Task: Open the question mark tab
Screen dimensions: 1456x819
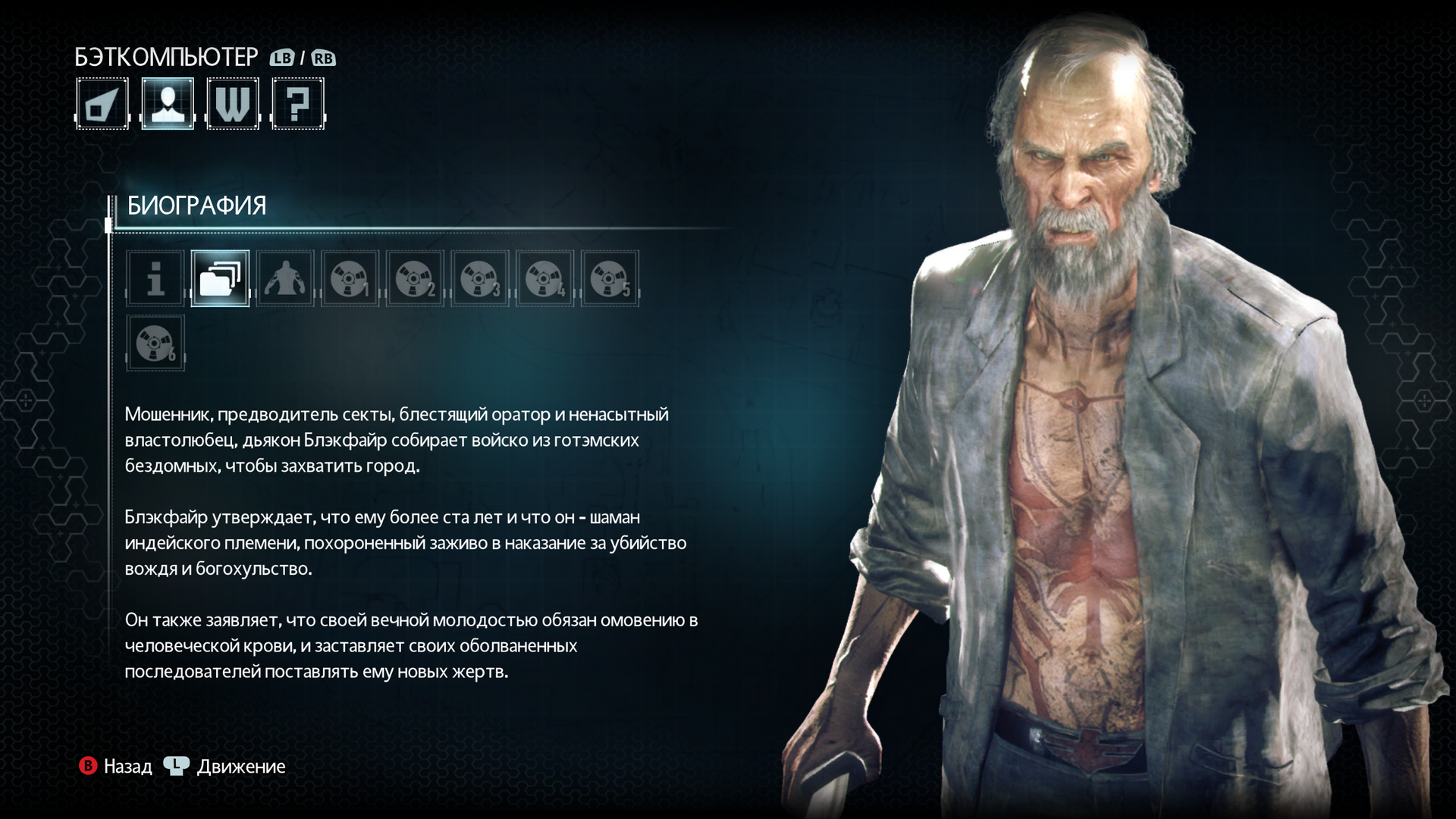Action: click(x=298, y=104)
